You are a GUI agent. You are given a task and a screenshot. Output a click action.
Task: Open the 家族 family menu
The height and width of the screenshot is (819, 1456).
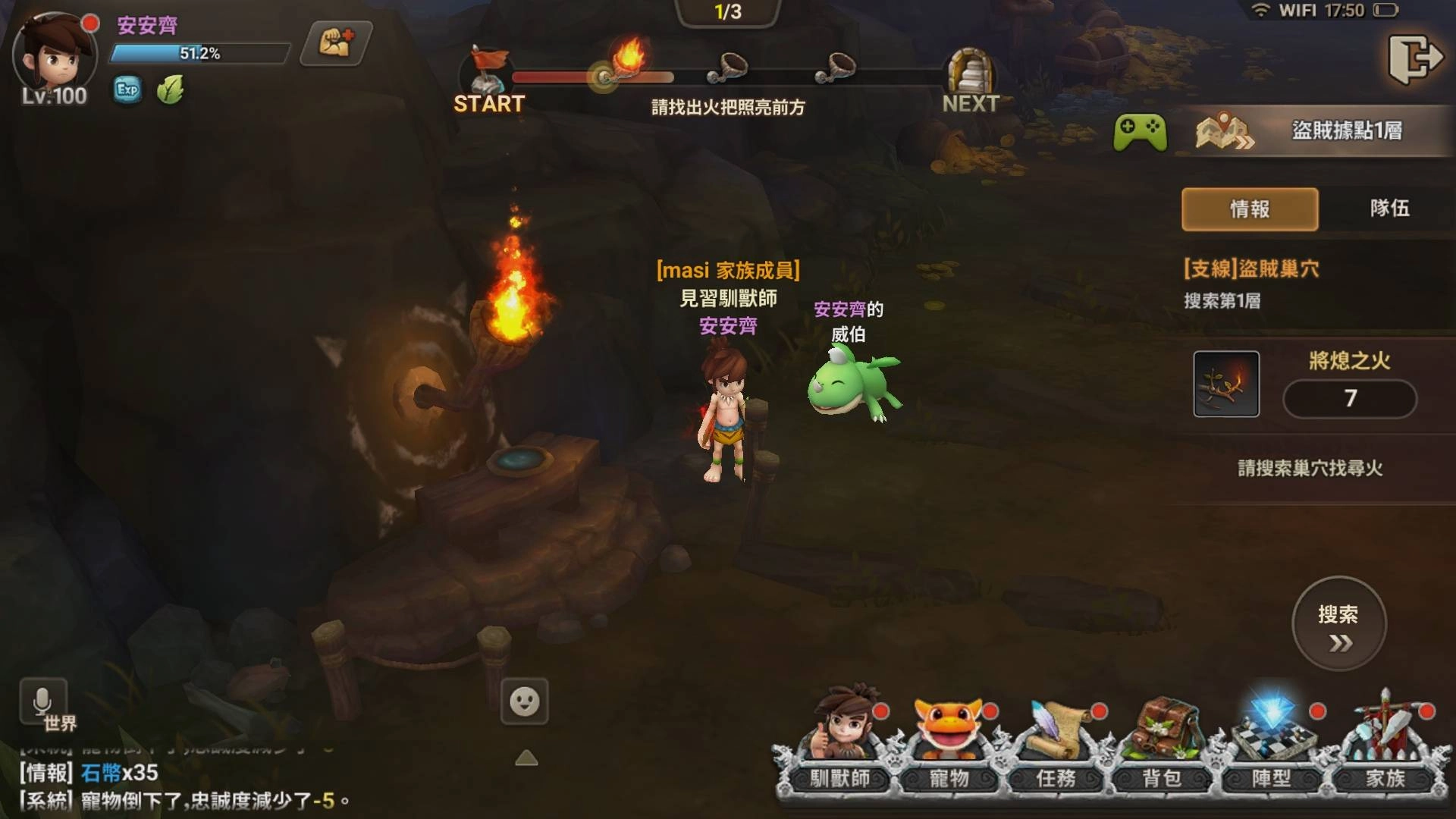(x=1385, y=743)
